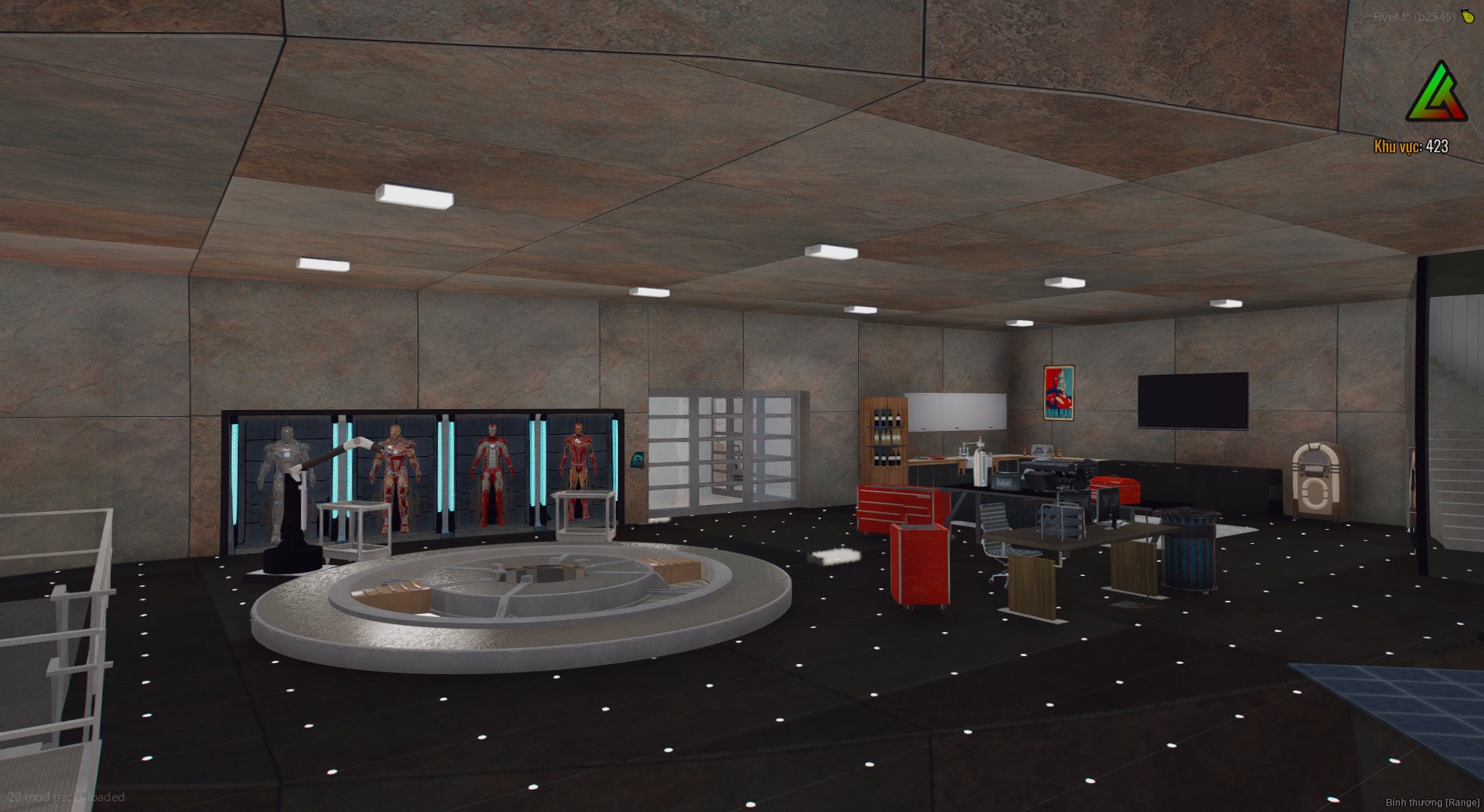This screenshot has width=1484, height=812.
Task: Click the 20 mod packs loaded message
Action: click(68, 797)
